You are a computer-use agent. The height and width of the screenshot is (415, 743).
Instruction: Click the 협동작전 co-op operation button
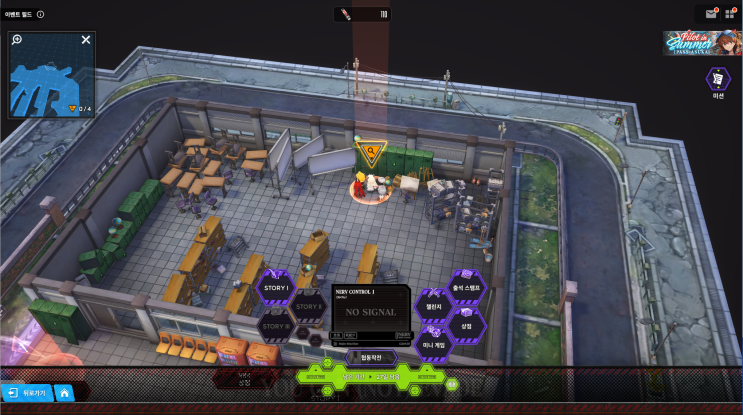pos(370,356)
